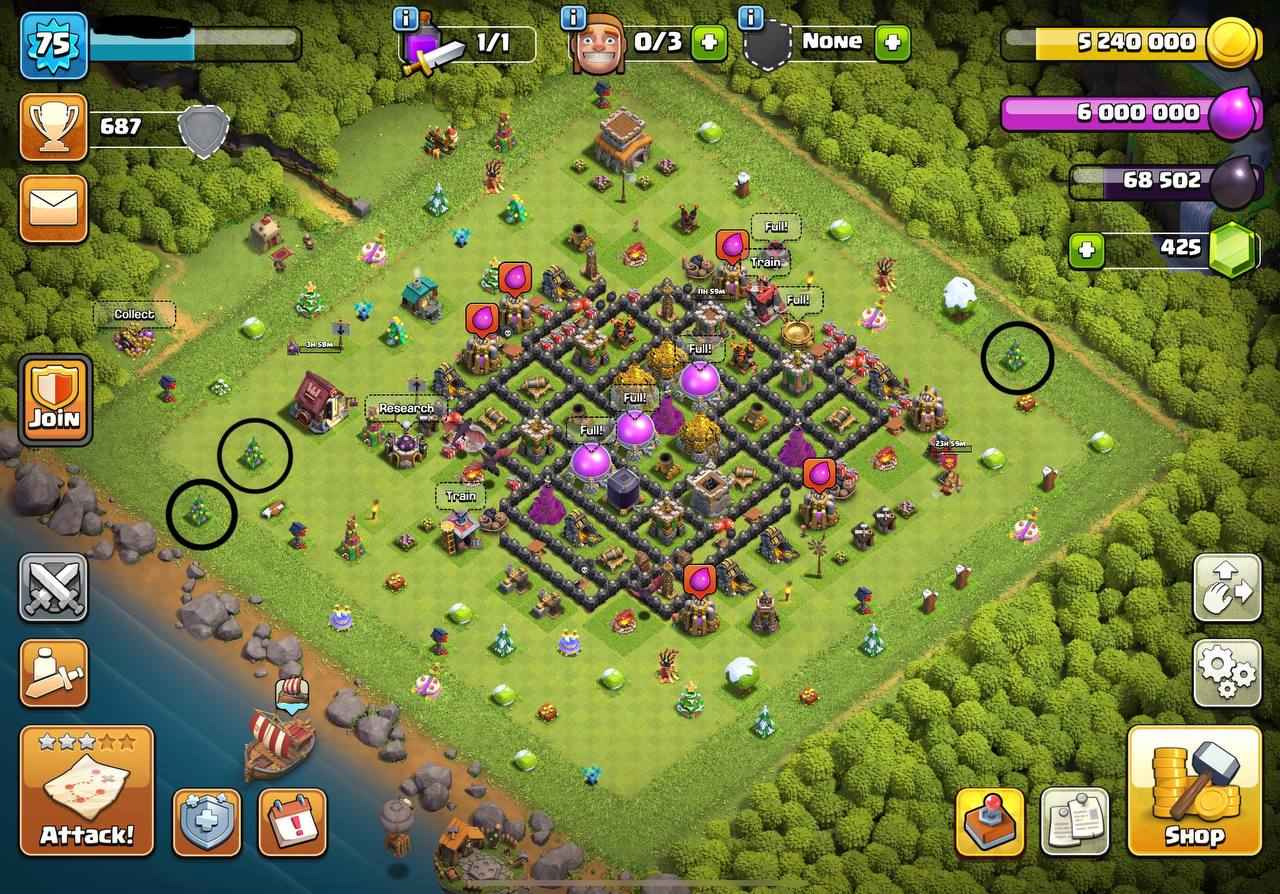The height and width of the screenshot is (894, 1280).
Task: Purchase gems via the green plus button
Action: (1086, 248)
